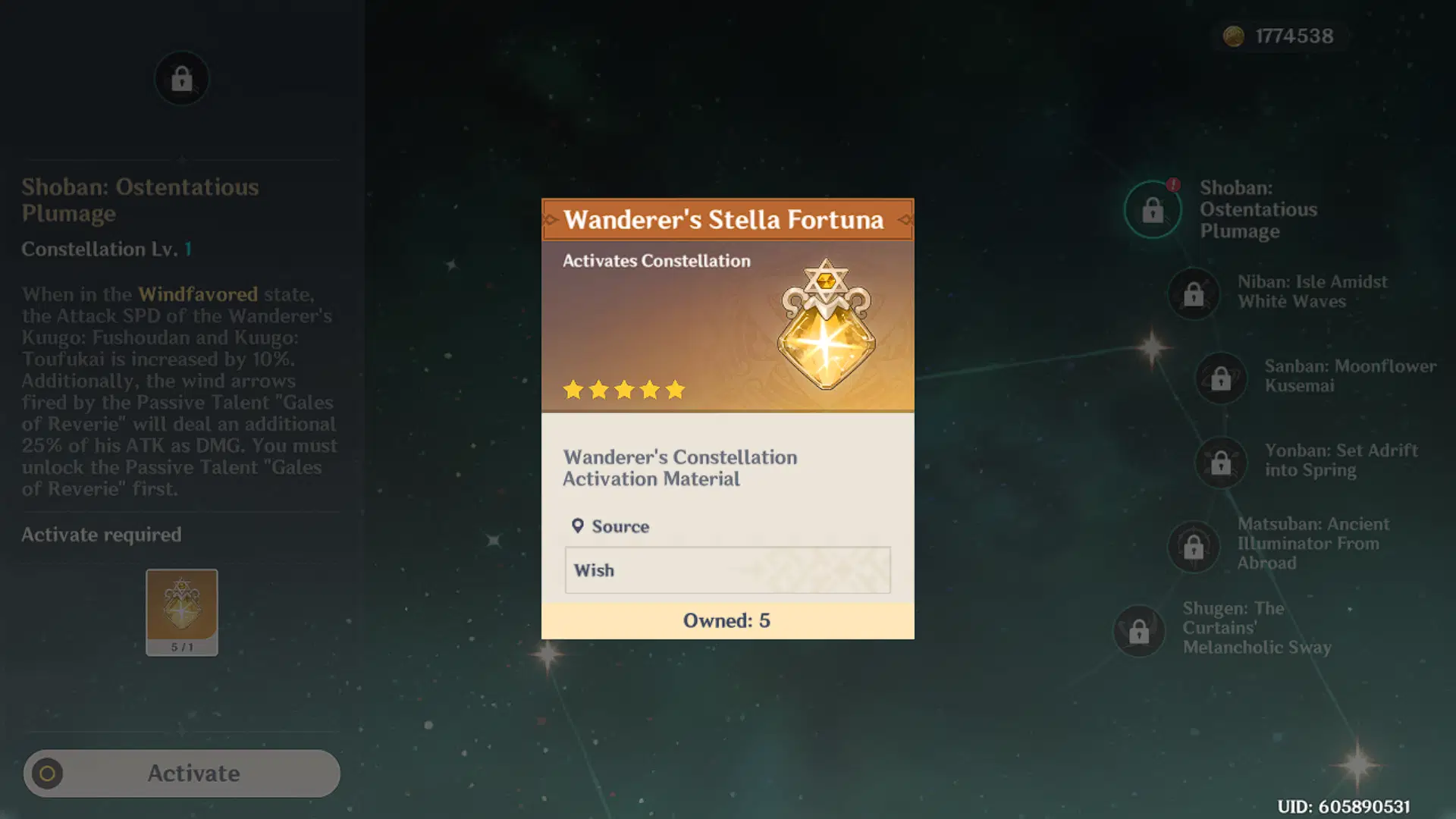Screen dimensions: 1456x819
Task: Select the locked Shoban constellation node
Action: 1153,210
